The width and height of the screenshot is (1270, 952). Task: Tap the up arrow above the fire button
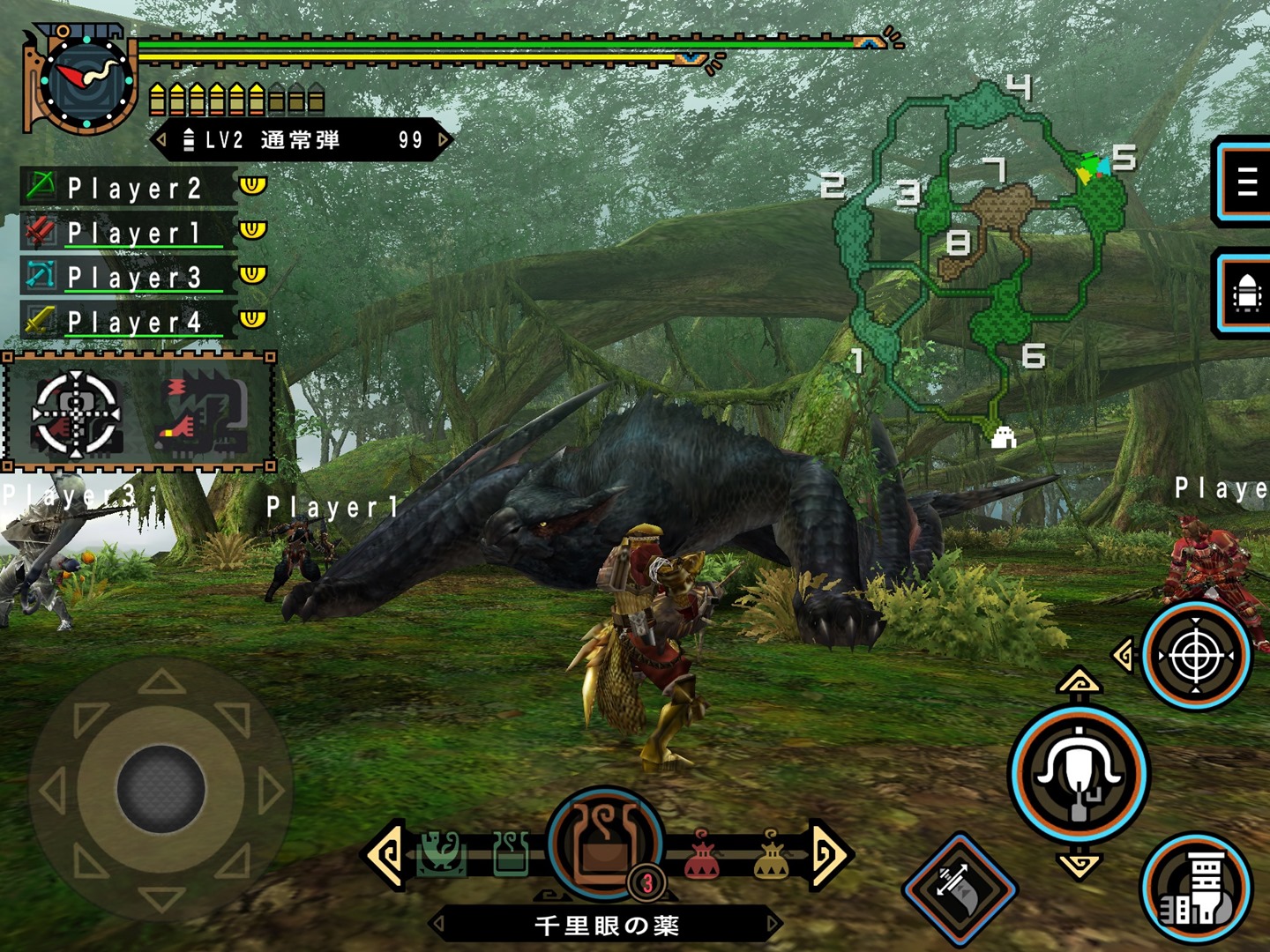pyautogui.click(x=1079, y=683)
